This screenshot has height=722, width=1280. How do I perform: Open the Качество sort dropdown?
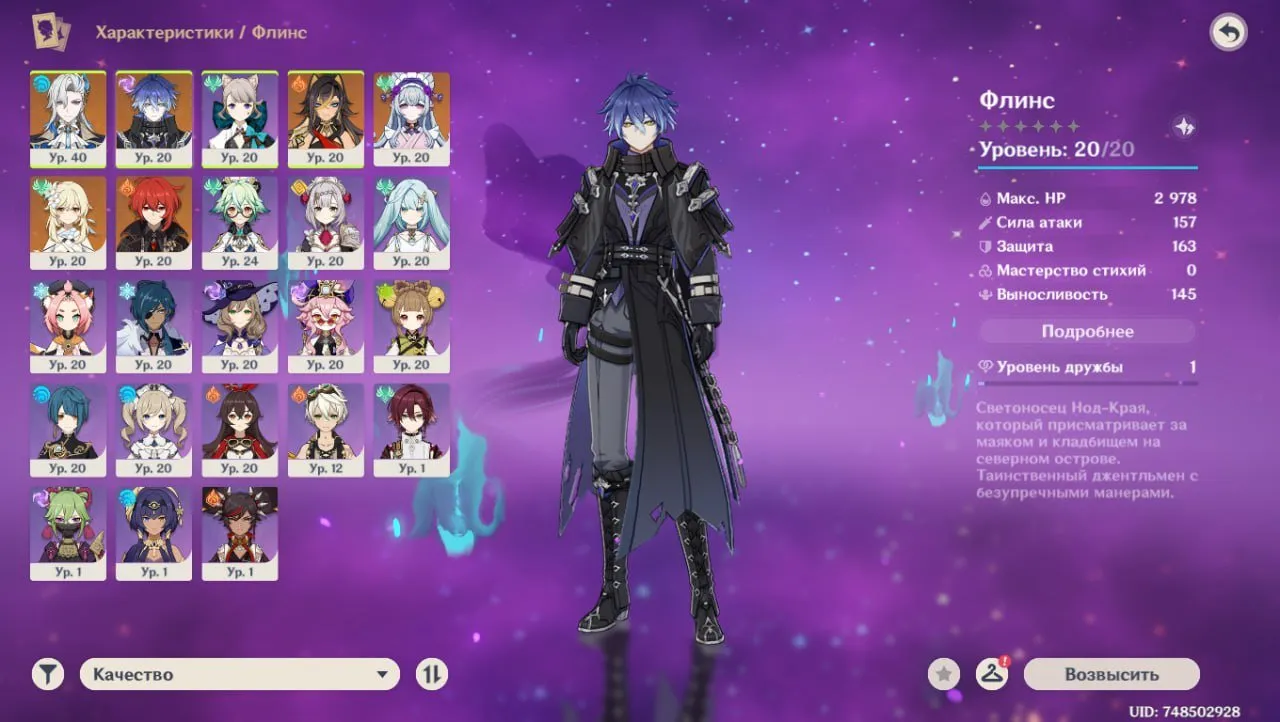[240, 674]
